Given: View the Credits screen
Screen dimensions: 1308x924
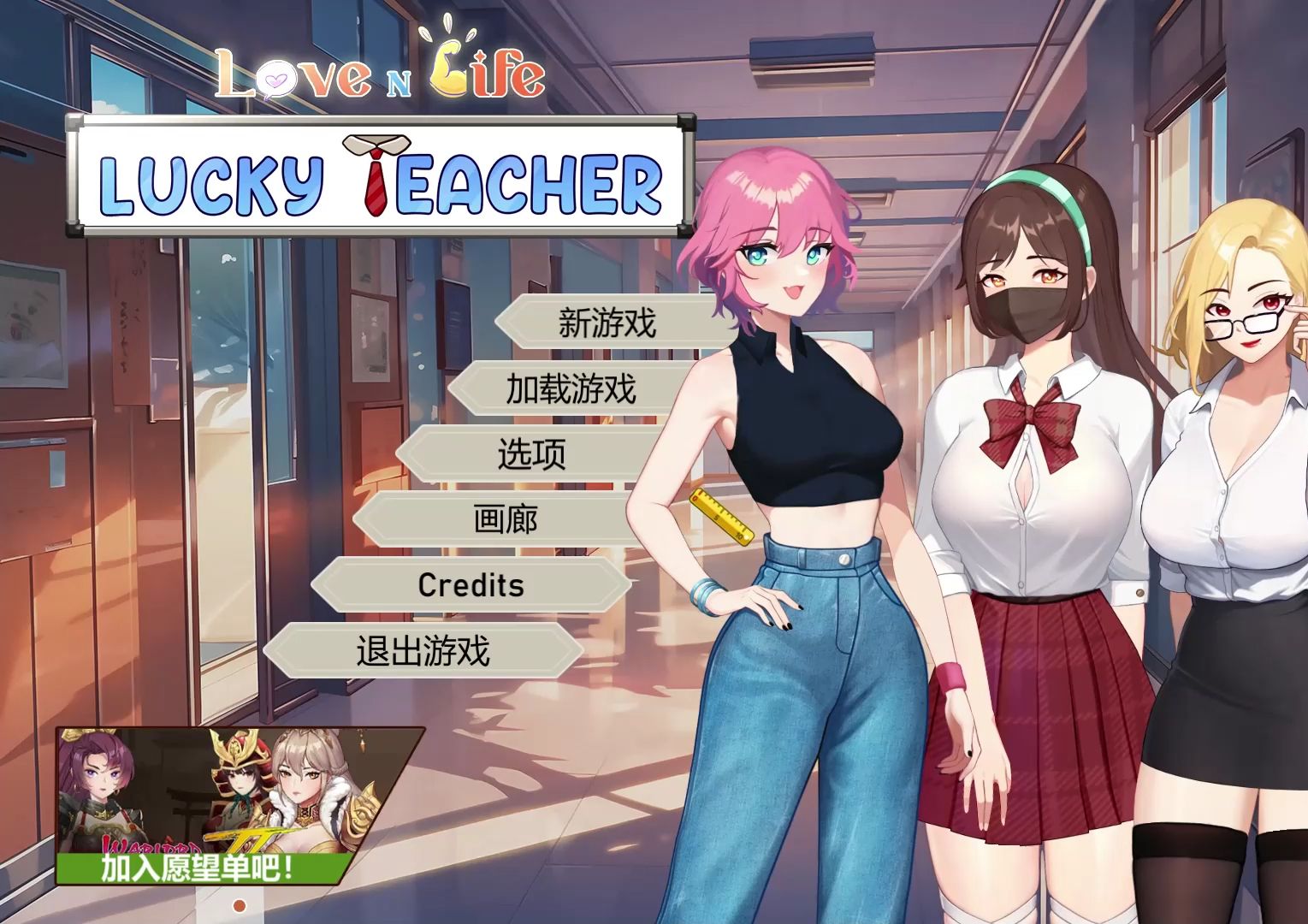Looking at the screenshot, I should point(469,585).
